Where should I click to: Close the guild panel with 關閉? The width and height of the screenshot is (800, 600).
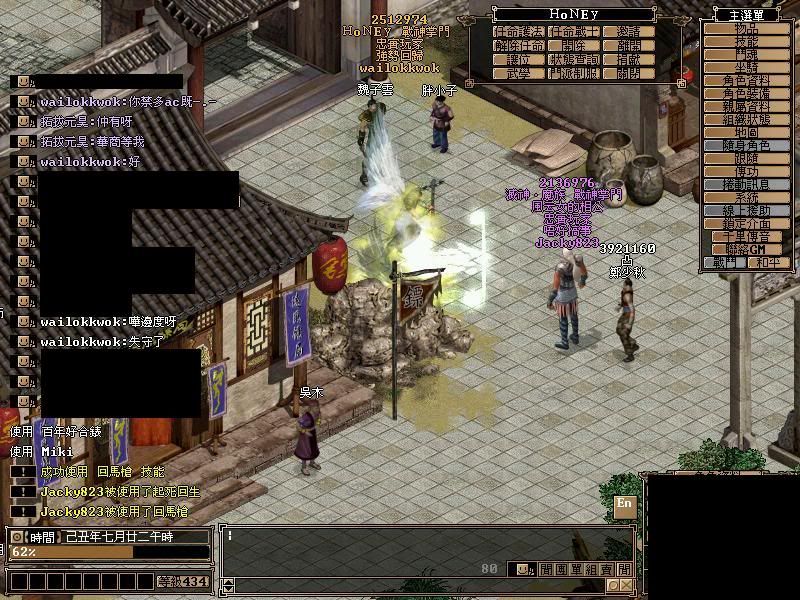(x=630, y=74)
